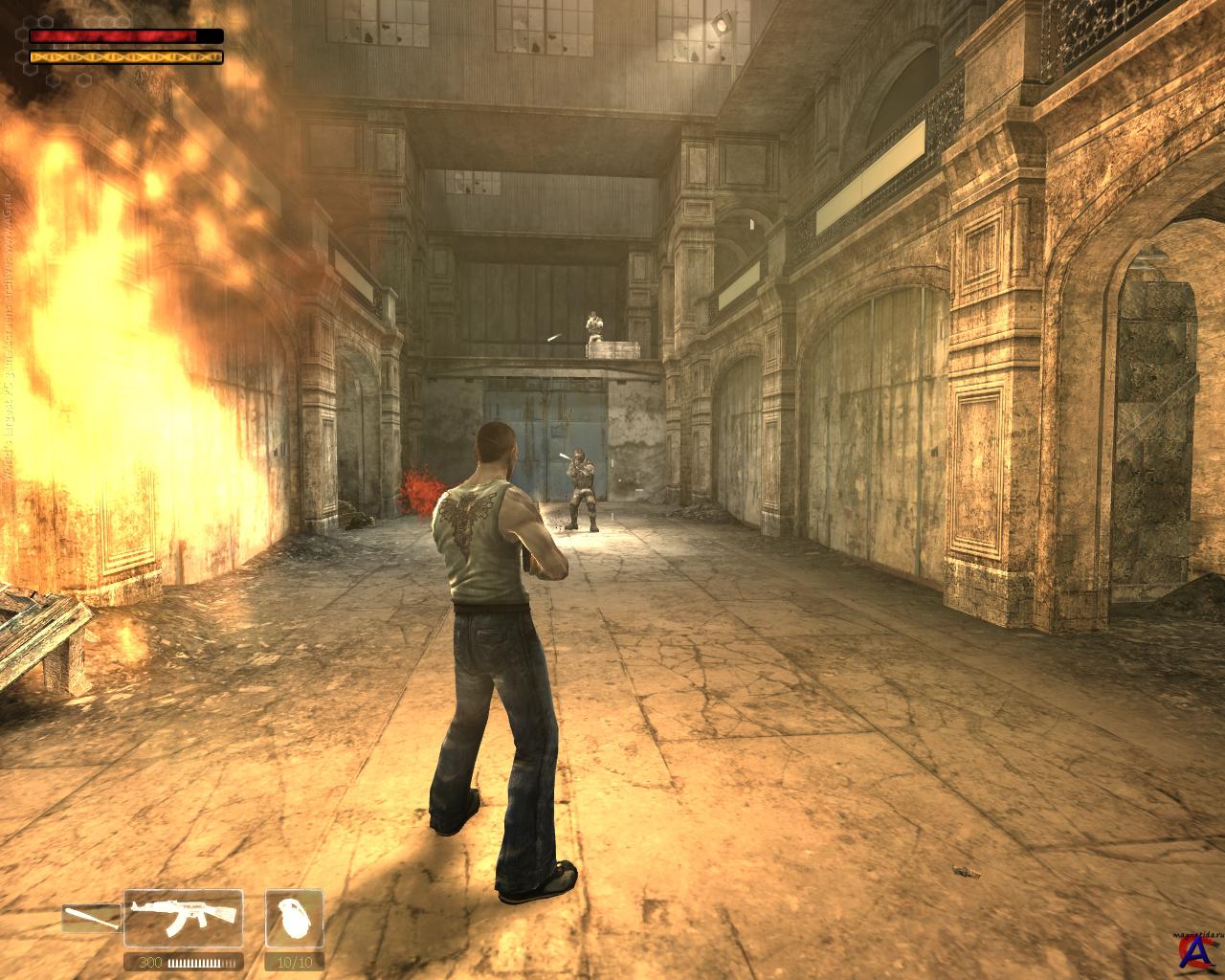This screenshot has width=1225, height=980.
Task: Switch to the baseball bat slot
Action: [92, 919]
